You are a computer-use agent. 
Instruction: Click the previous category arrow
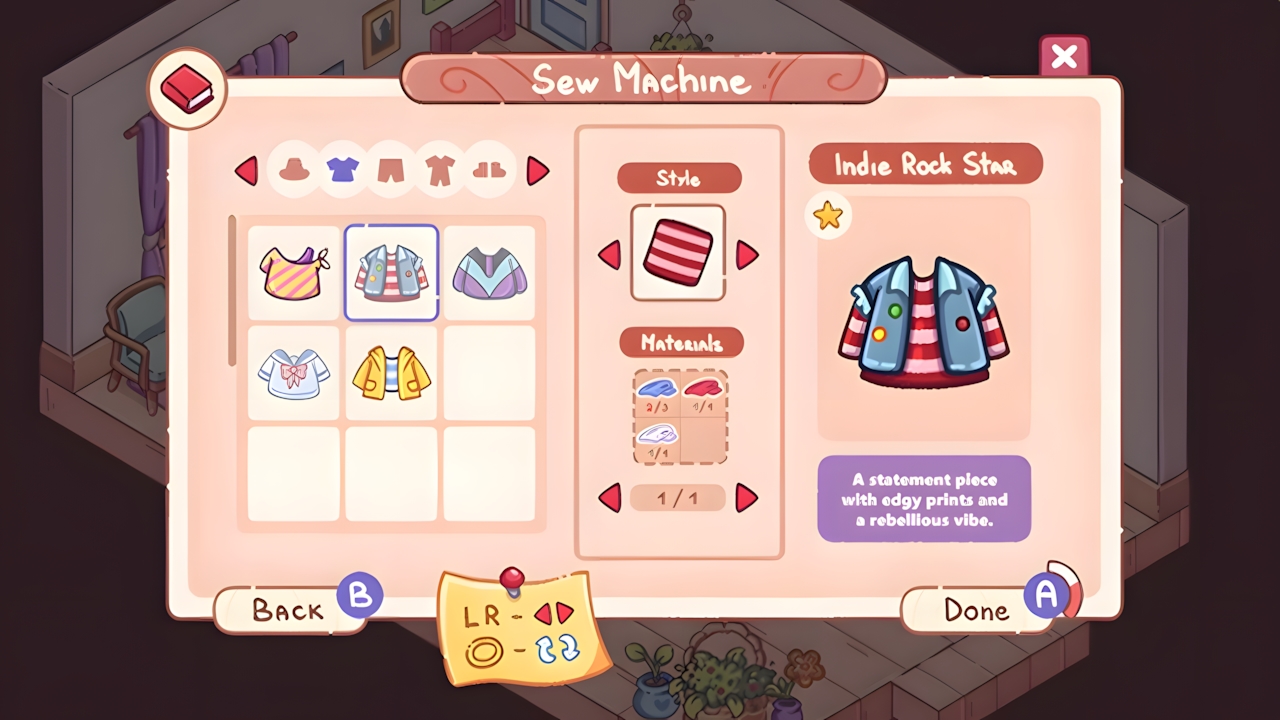[x=247, y=171]
